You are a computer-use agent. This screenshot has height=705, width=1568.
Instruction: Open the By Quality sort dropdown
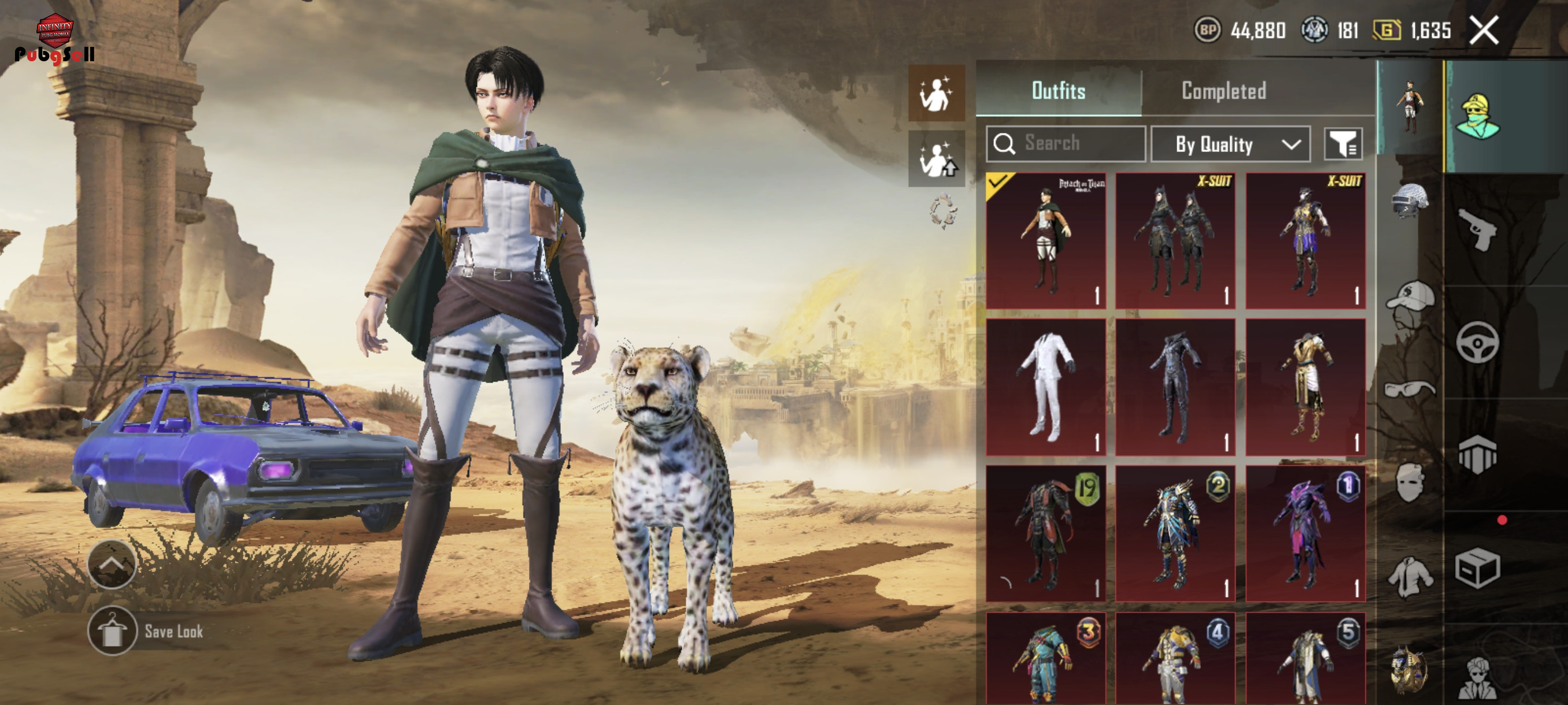coord(1230,144)
